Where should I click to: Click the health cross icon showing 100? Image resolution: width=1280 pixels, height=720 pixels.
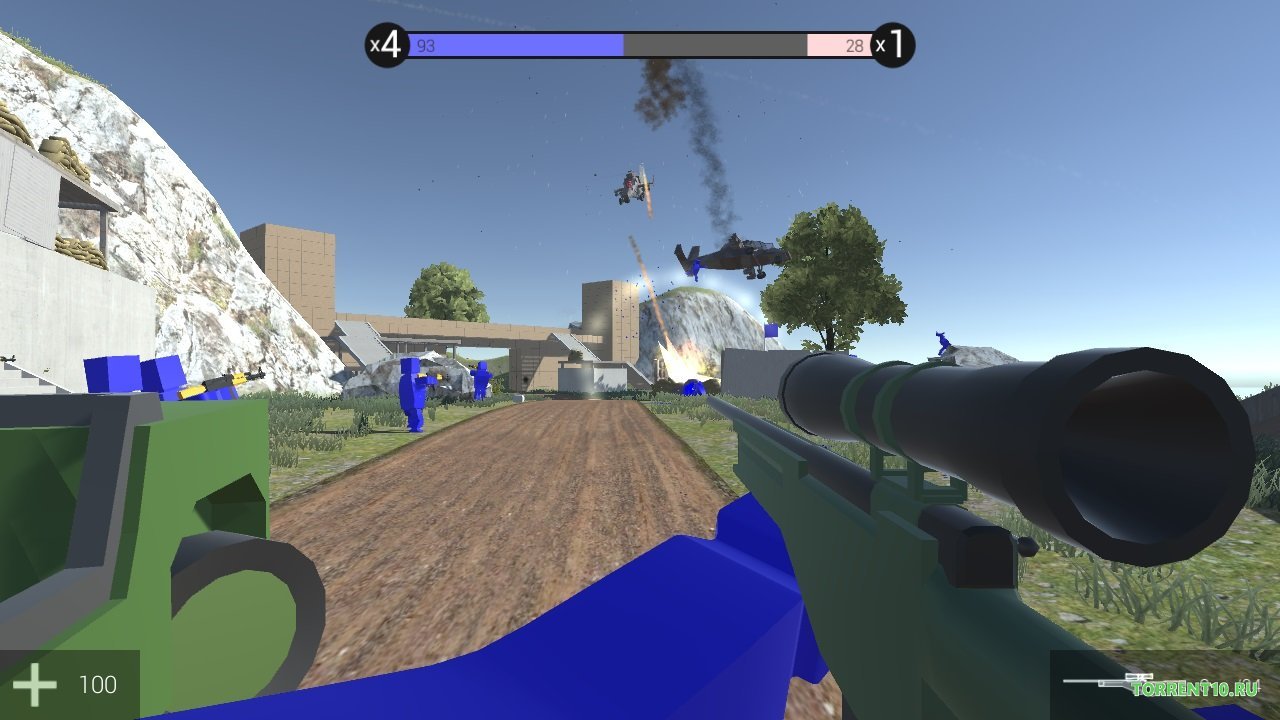(36, 684)
